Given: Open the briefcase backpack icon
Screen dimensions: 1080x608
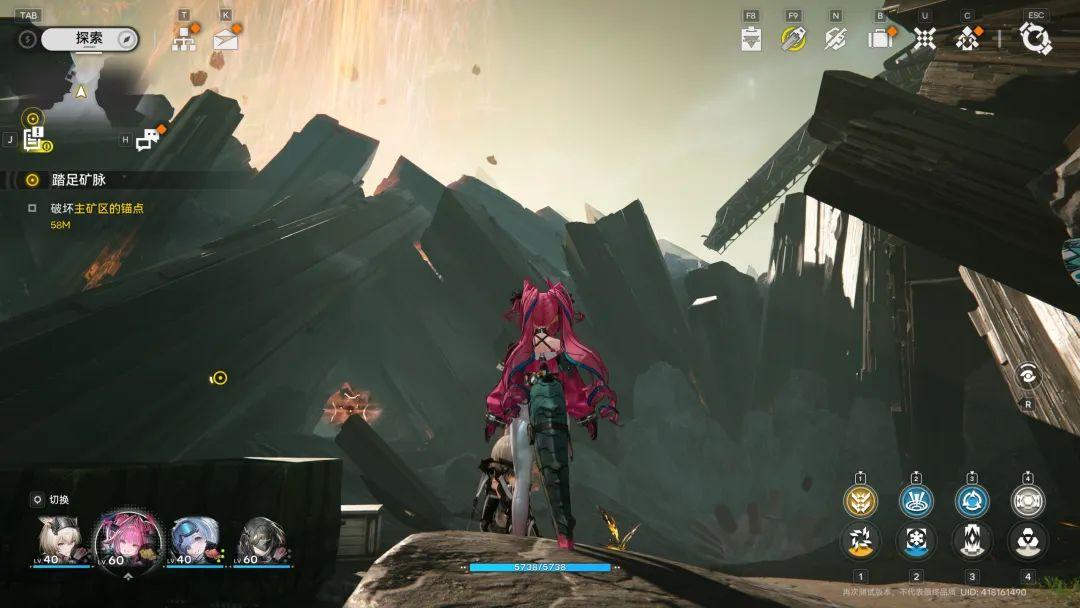Looking at the screenshot, I should pyautogui.click(x=880, y=39).
